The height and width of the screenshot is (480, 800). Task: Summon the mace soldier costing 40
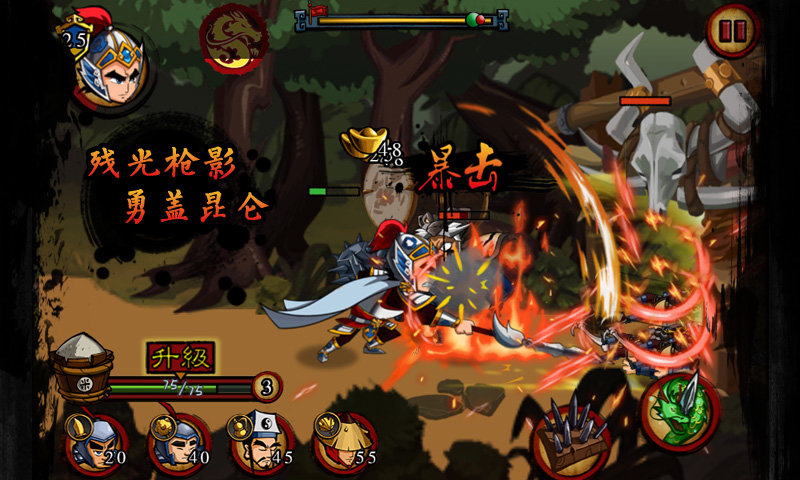point(179,443)
